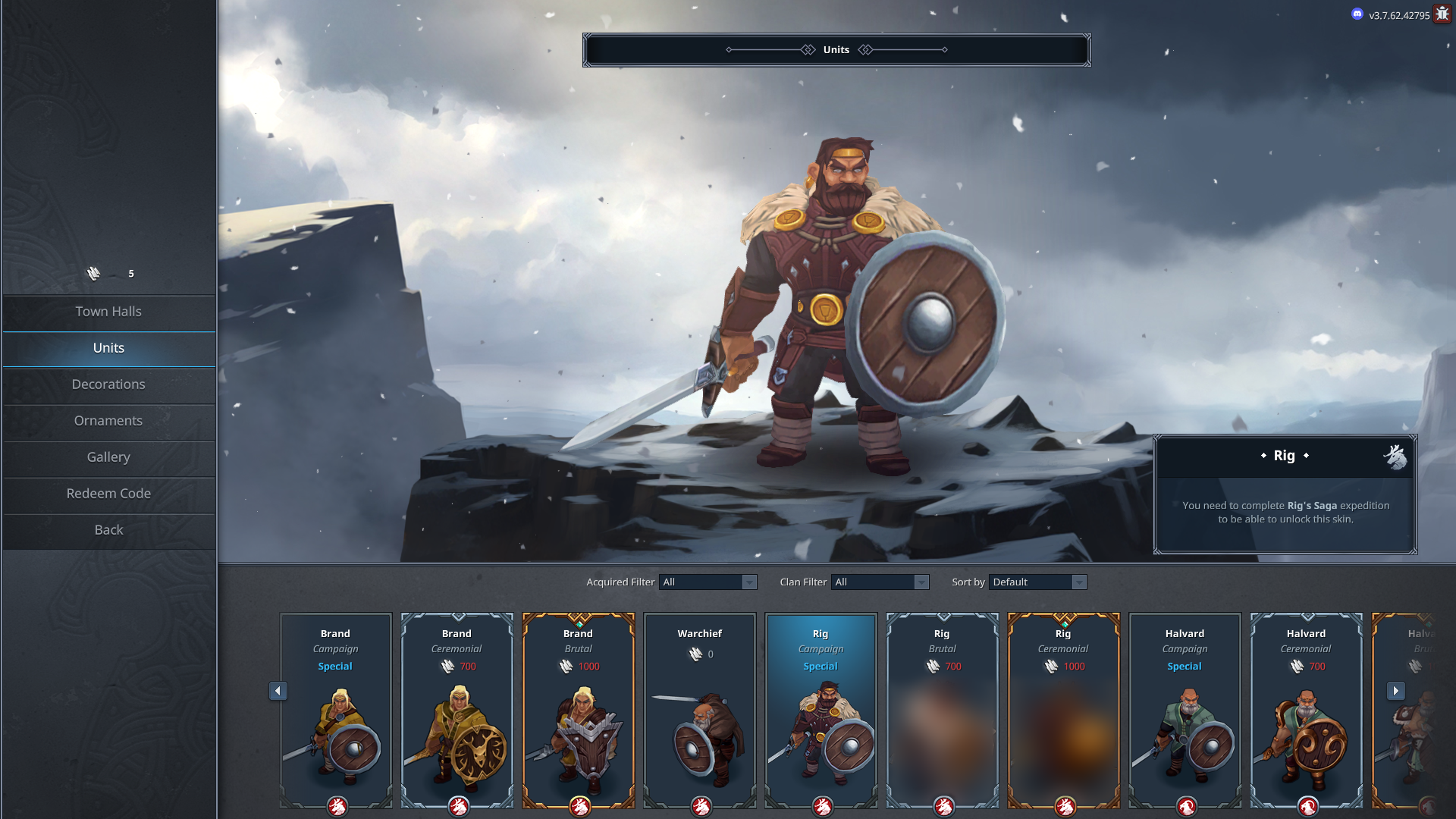The width and height of the screenshot is (1456, 819).
Task: Select the Units menu entry
Action: pyautogui.click(x=108, y=348)
